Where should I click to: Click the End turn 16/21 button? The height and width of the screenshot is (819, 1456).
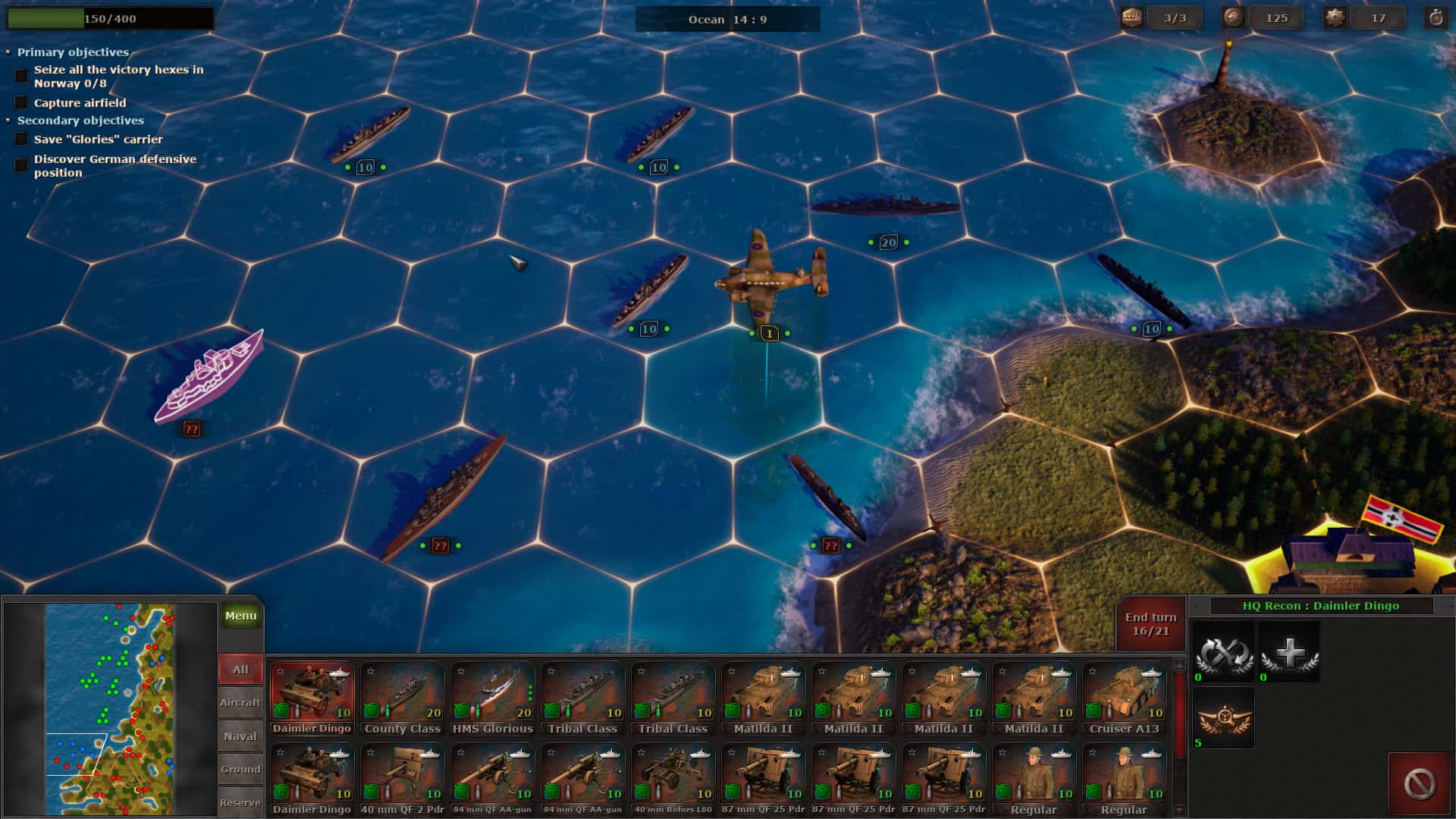click(1150, 622)
